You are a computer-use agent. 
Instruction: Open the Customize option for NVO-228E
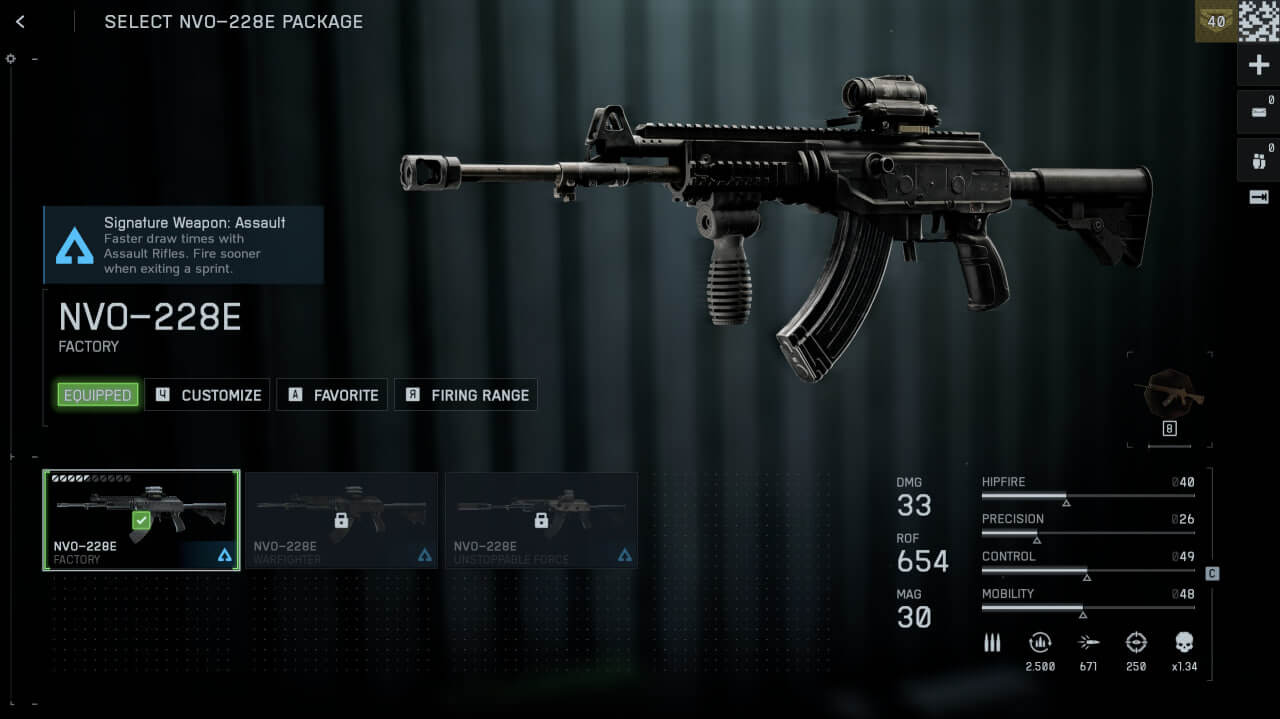coord(208,395)
